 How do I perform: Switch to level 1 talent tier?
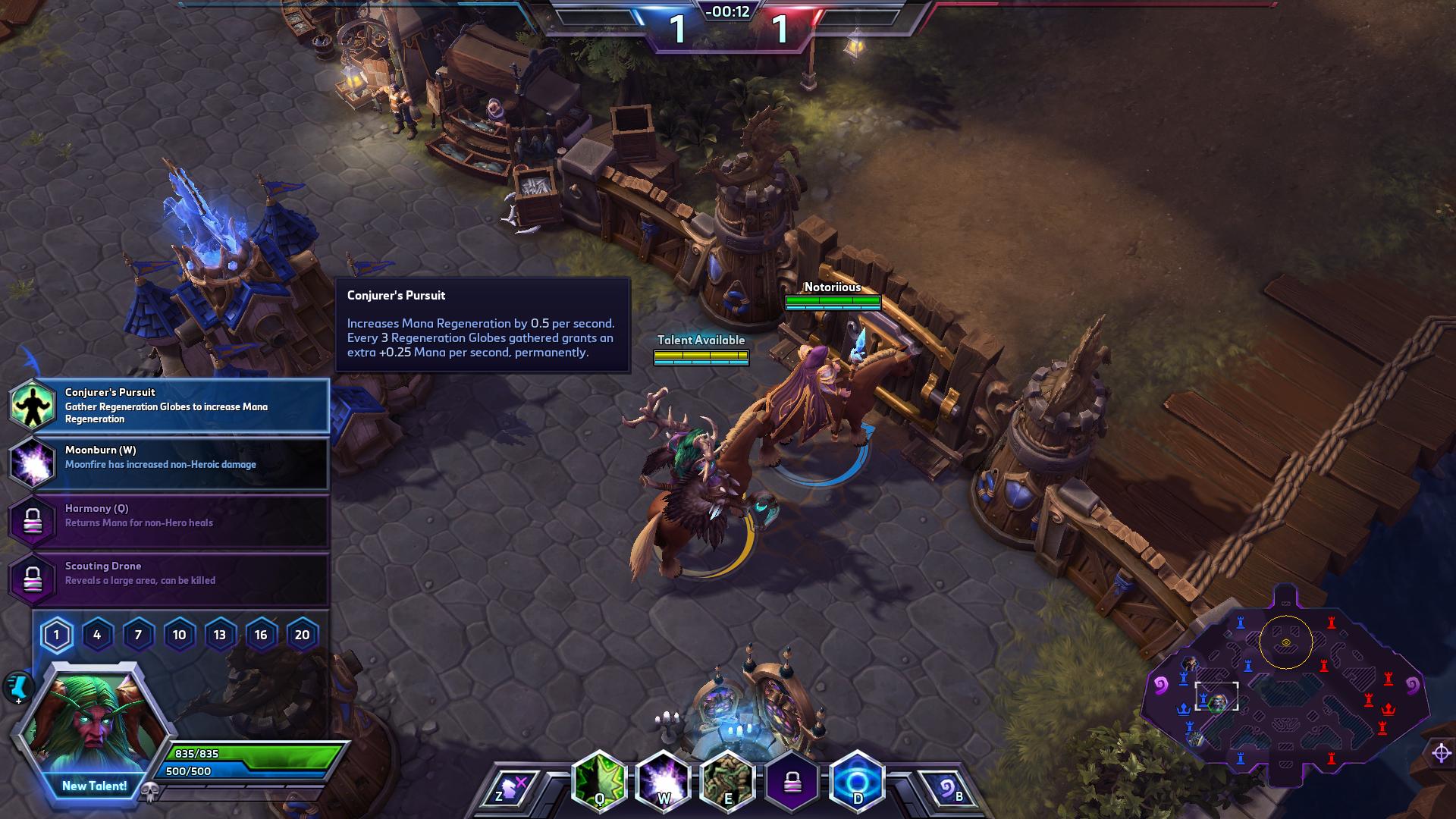click(x=56, y=635)
